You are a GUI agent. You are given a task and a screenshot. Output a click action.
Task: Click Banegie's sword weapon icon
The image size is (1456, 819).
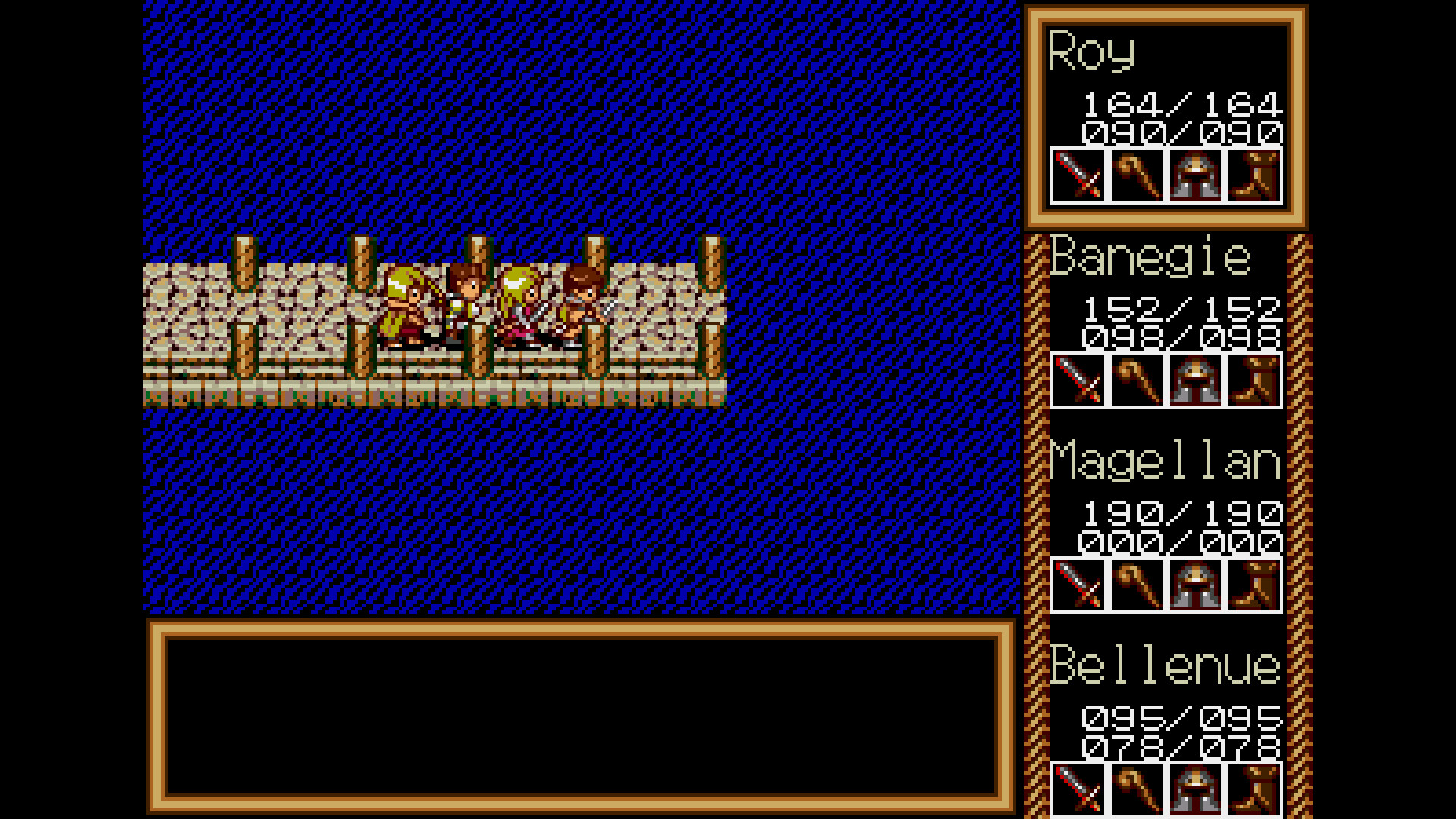1078,379
